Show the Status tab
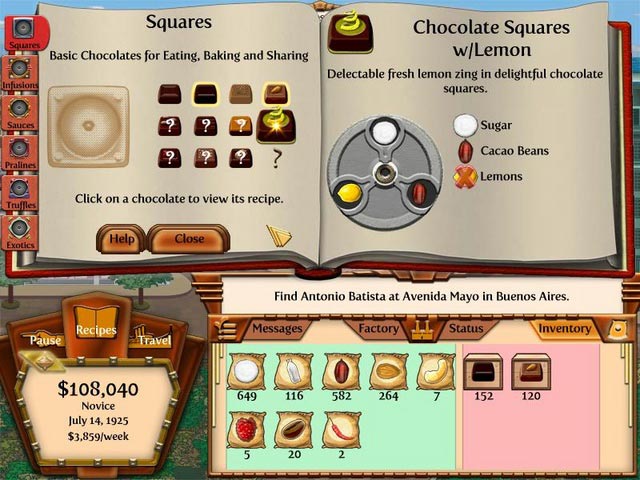Image resolution: width=640 pixels, height=480 pixels. (466, 328)
